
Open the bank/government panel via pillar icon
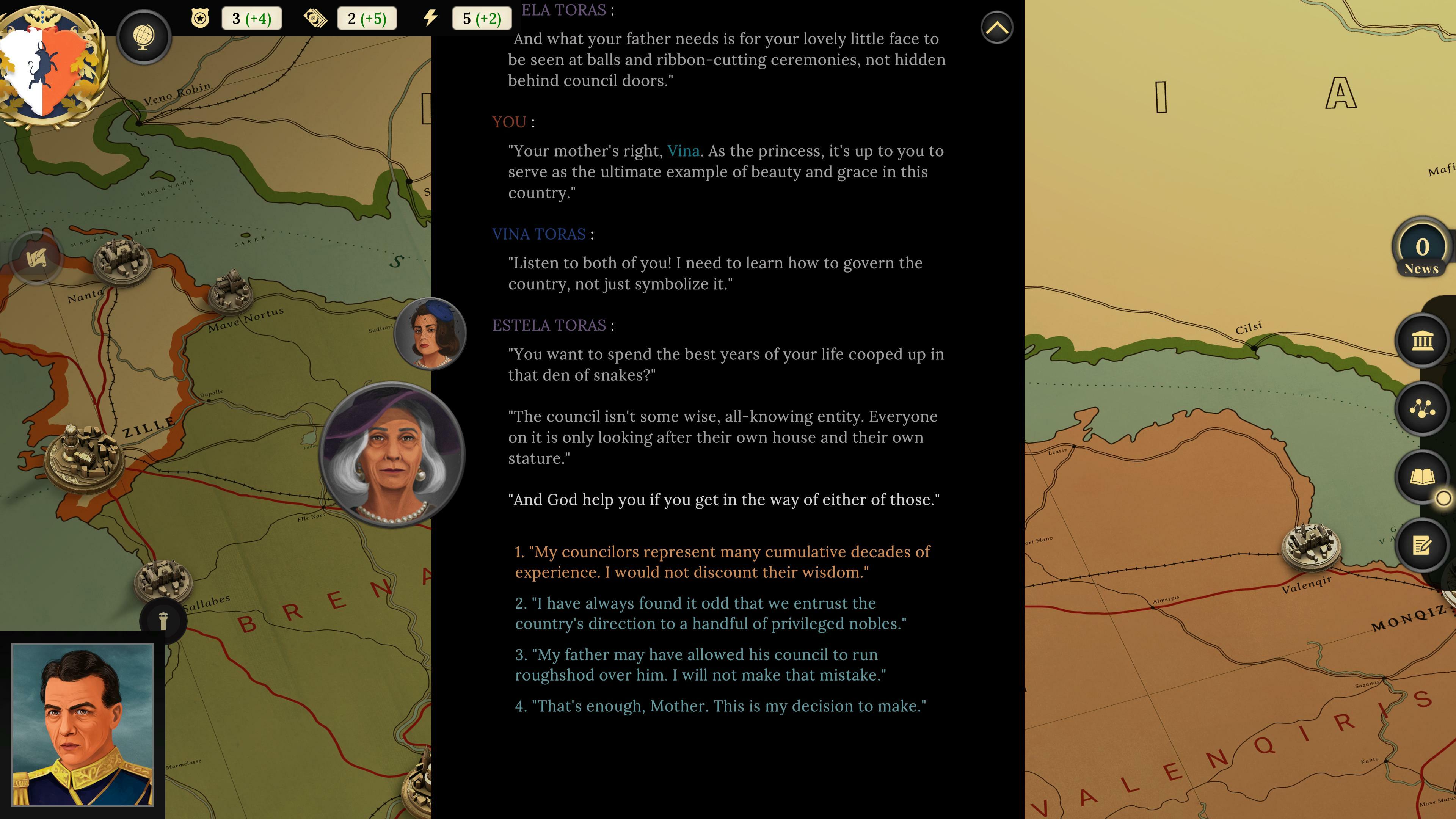(1422, 342)
